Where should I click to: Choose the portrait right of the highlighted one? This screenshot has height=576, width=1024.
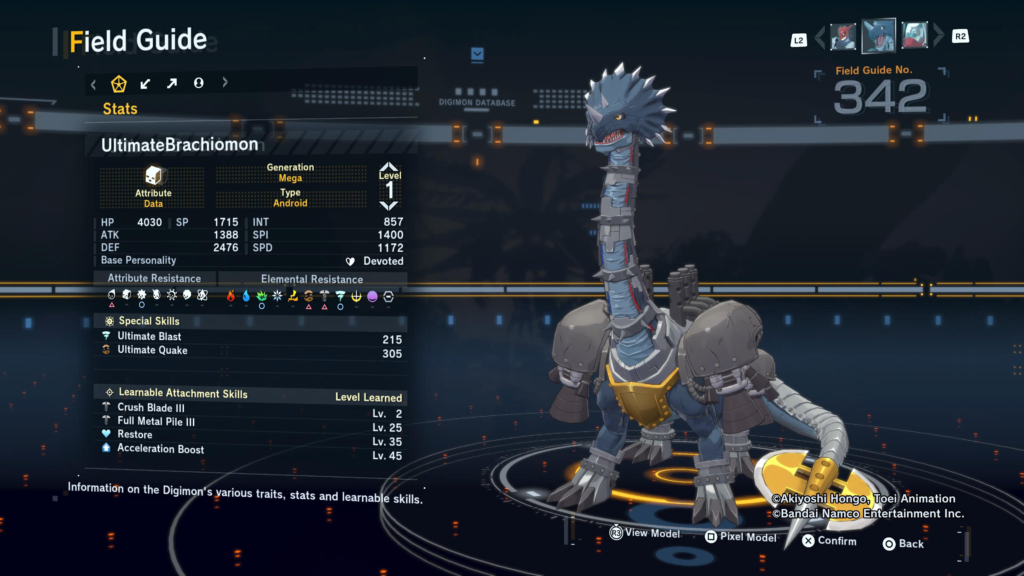915,37
